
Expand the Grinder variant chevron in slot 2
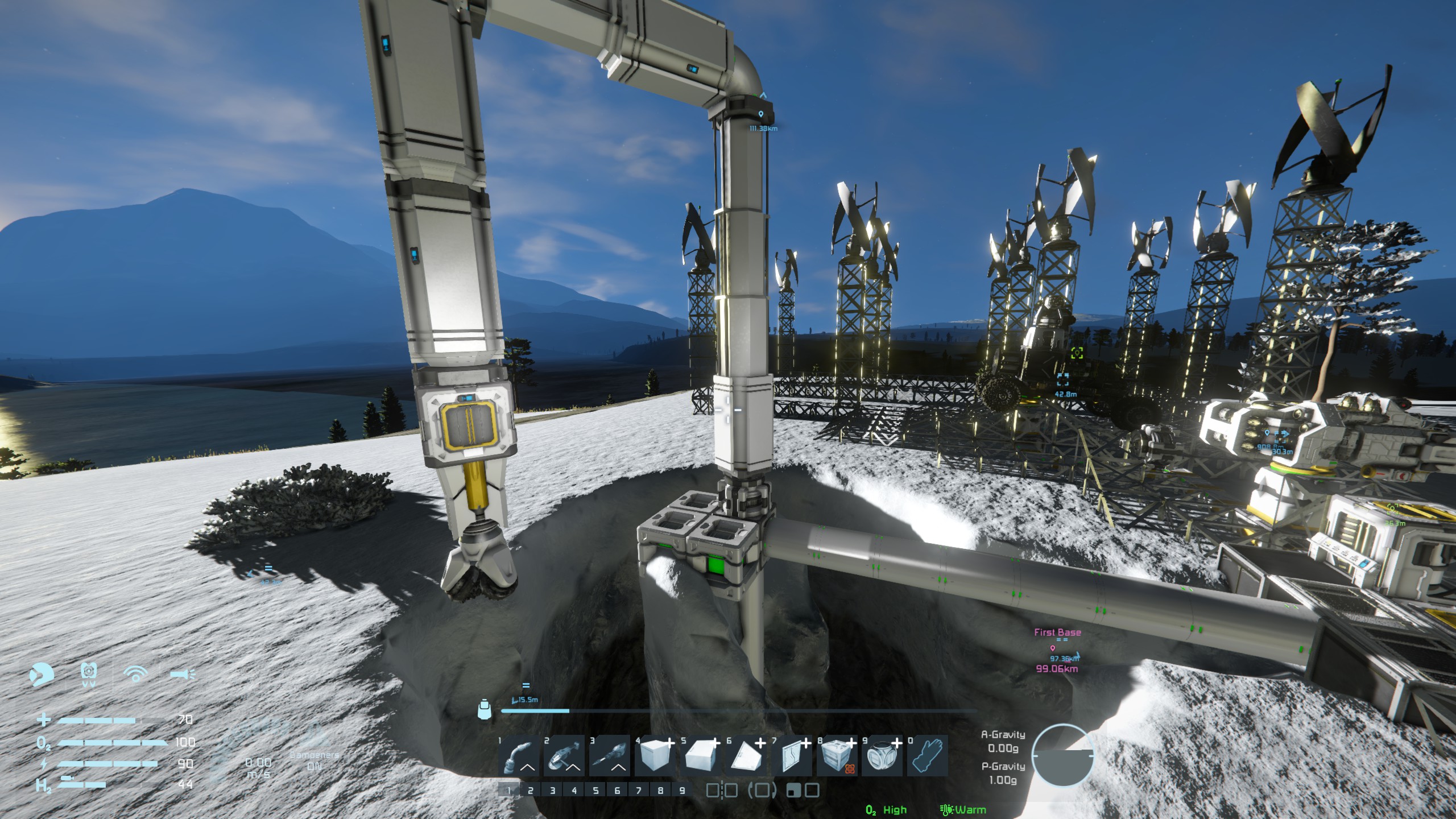572,768
